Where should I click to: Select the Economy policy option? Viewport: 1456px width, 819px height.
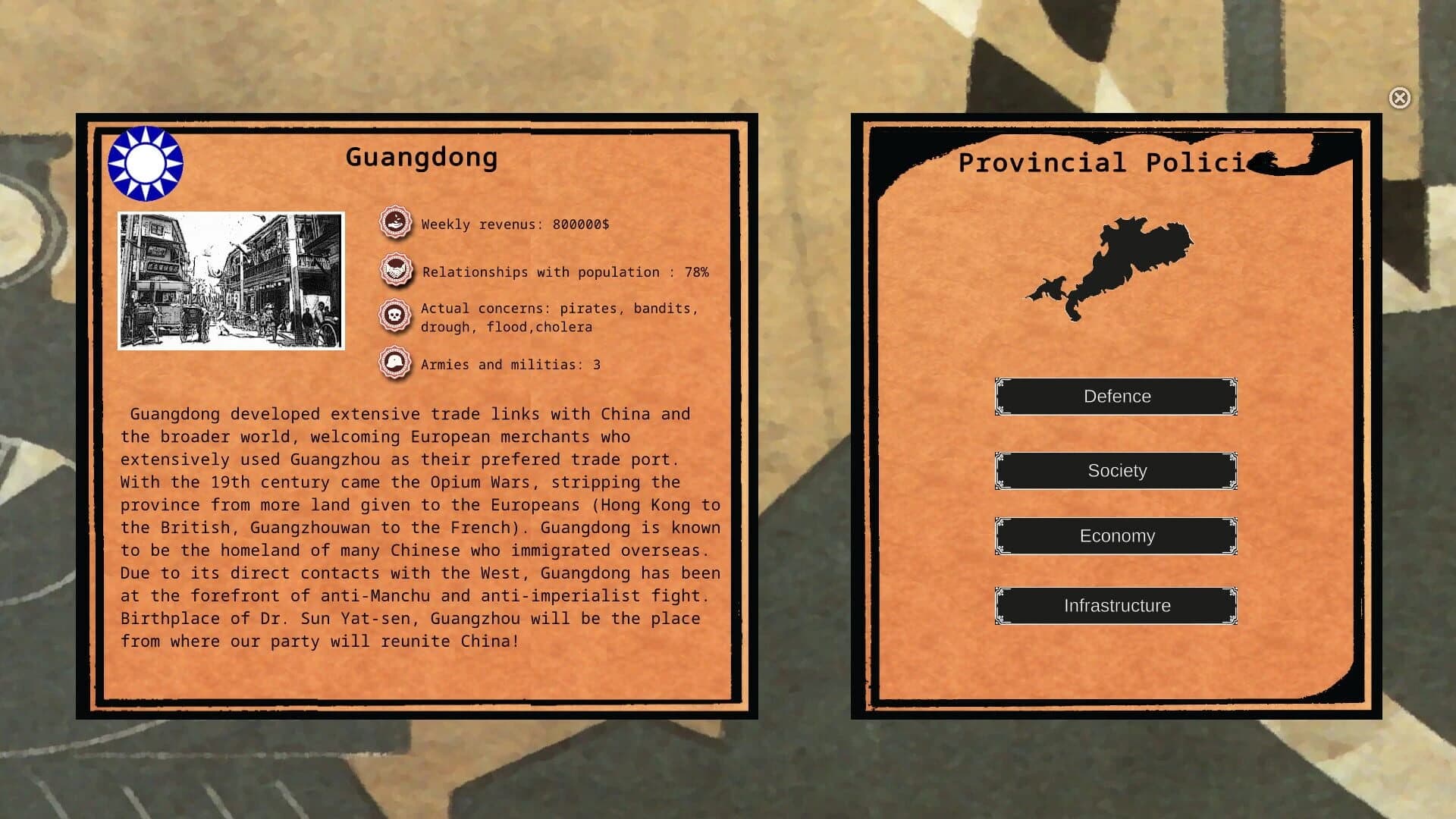(1116, 535)
